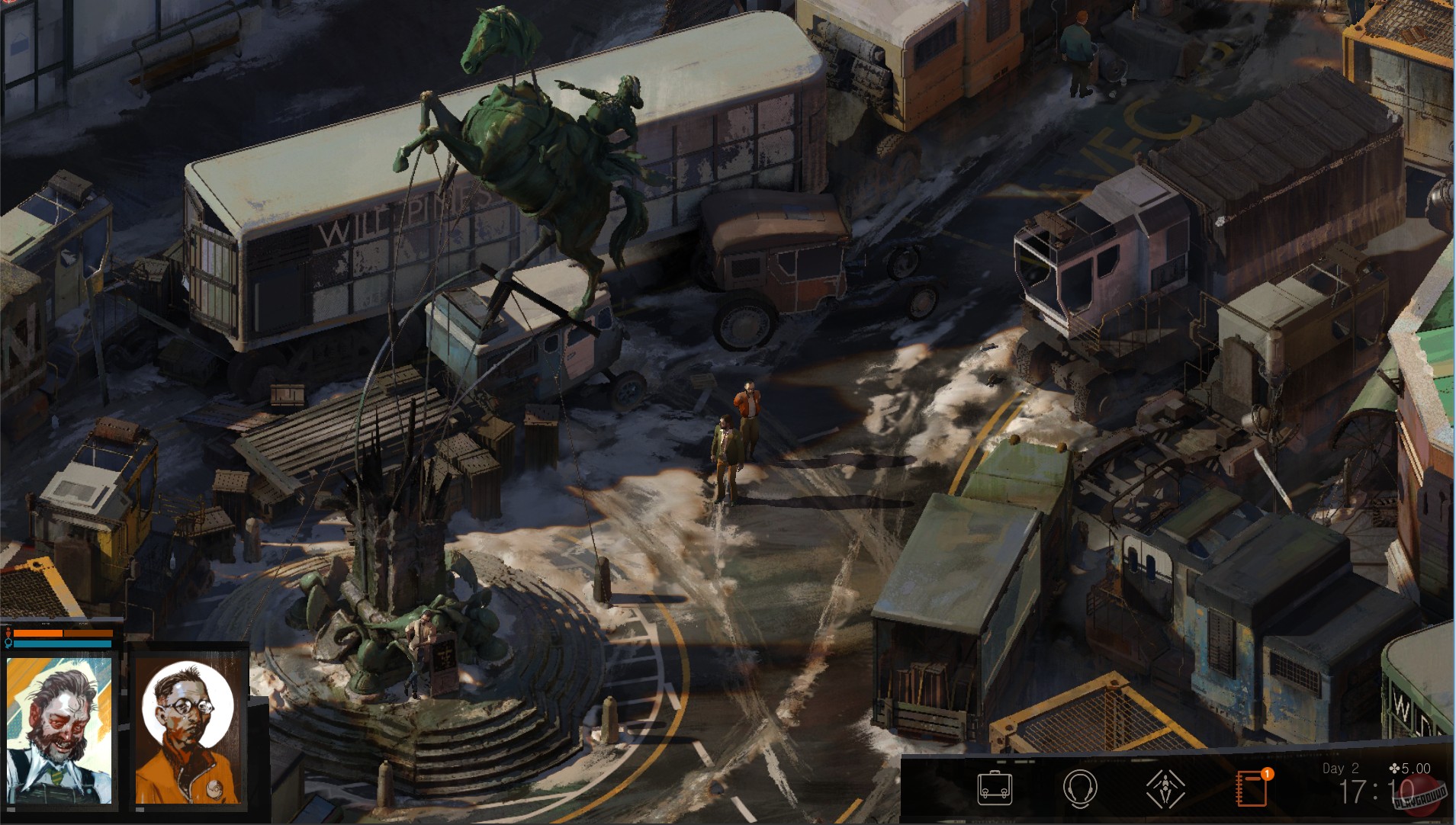Open the character sheet head icon

coord(1079,788)
